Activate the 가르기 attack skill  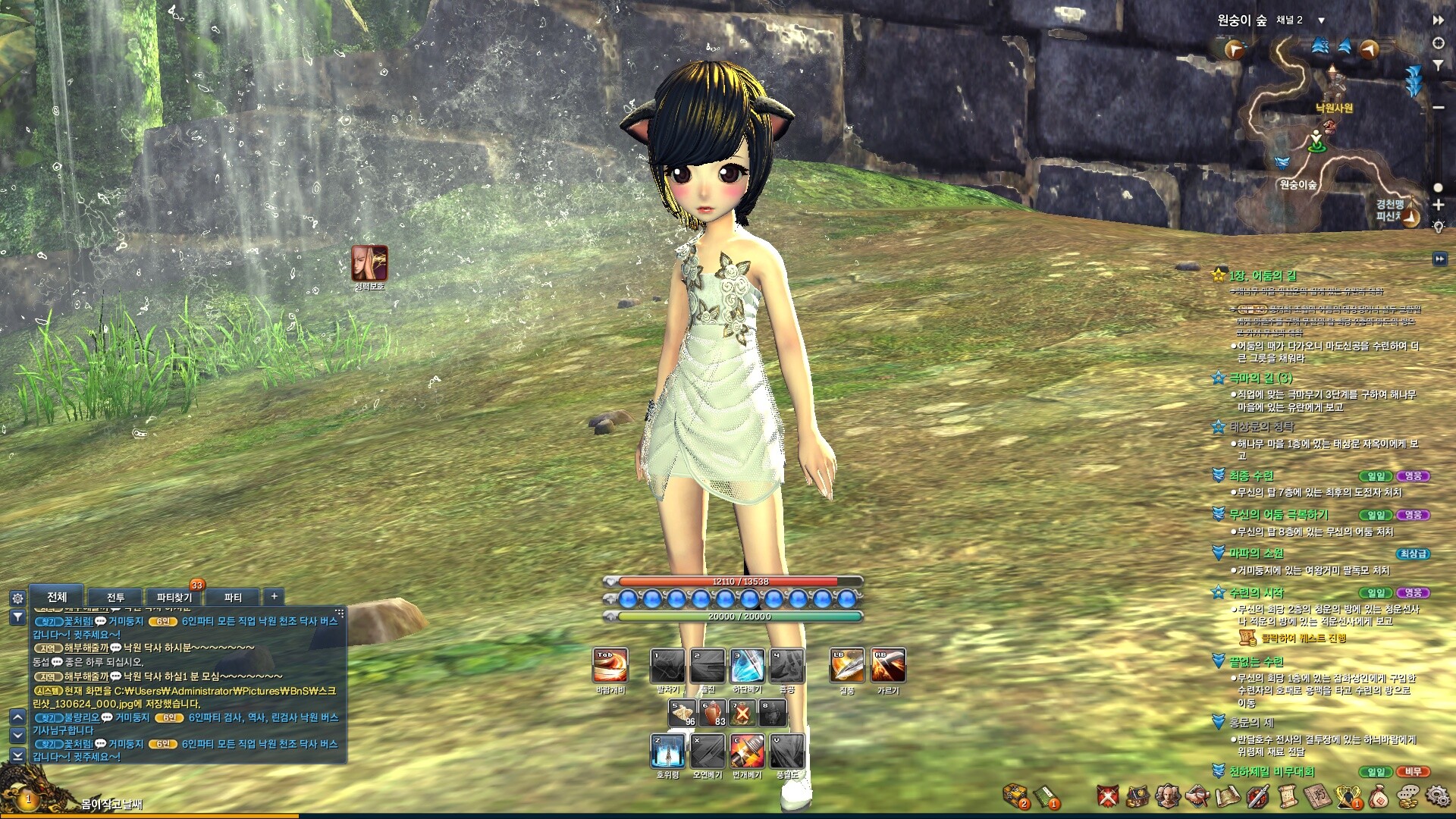coord(888,666)
